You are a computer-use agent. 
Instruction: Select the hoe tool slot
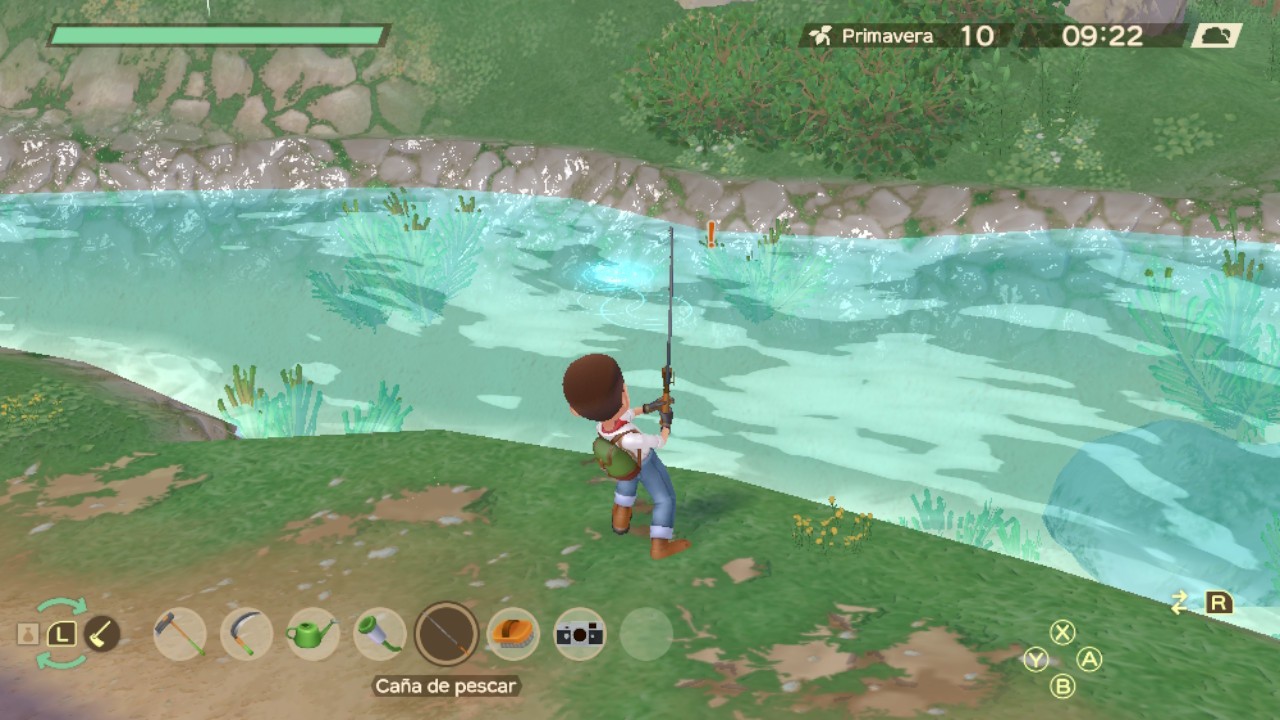(x=180, y=634)
